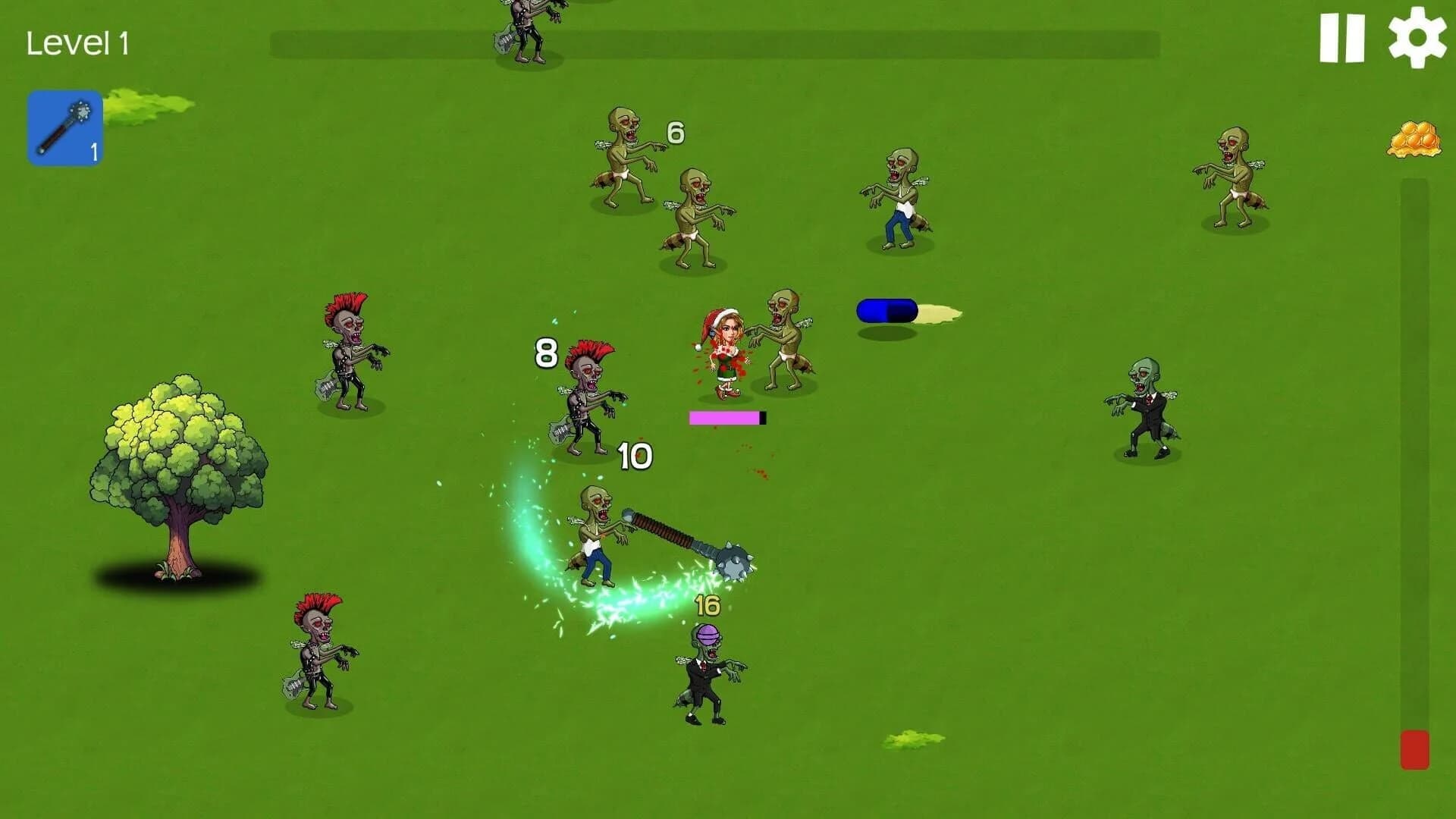Click the Level 1 label
The height and width of the screenshot is (819, 1456).
79,42
